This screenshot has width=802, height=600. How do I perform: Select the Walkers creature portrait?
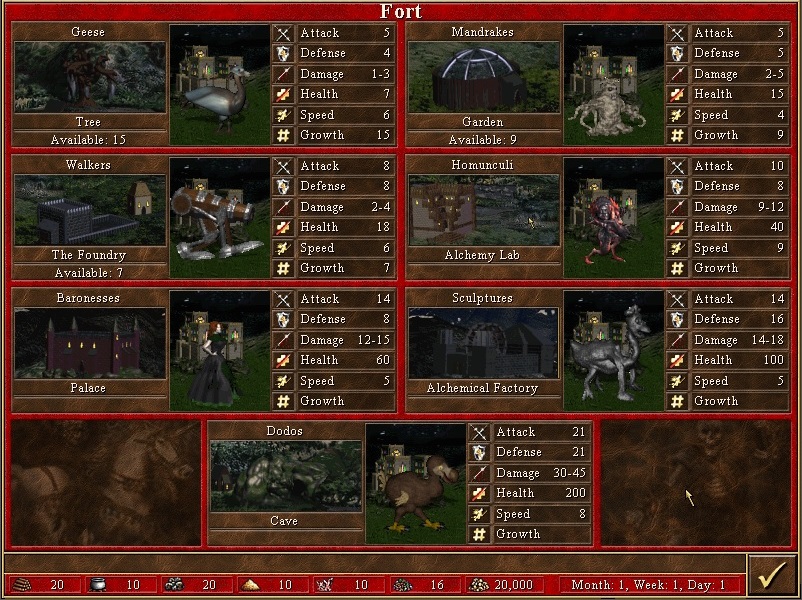click(x=219, y=217)
